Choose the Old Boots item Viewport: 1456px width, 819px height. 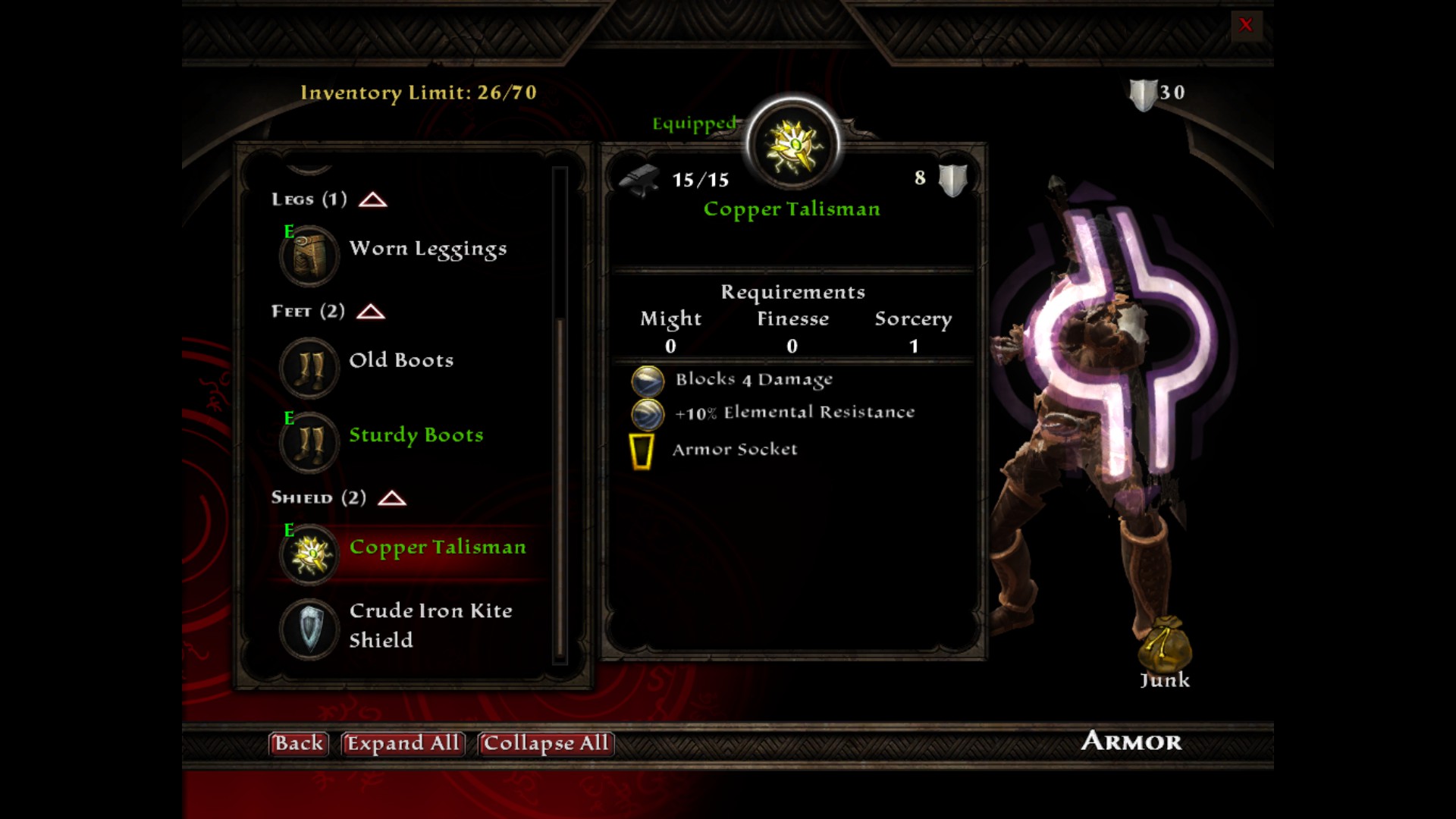coord(400,361)
